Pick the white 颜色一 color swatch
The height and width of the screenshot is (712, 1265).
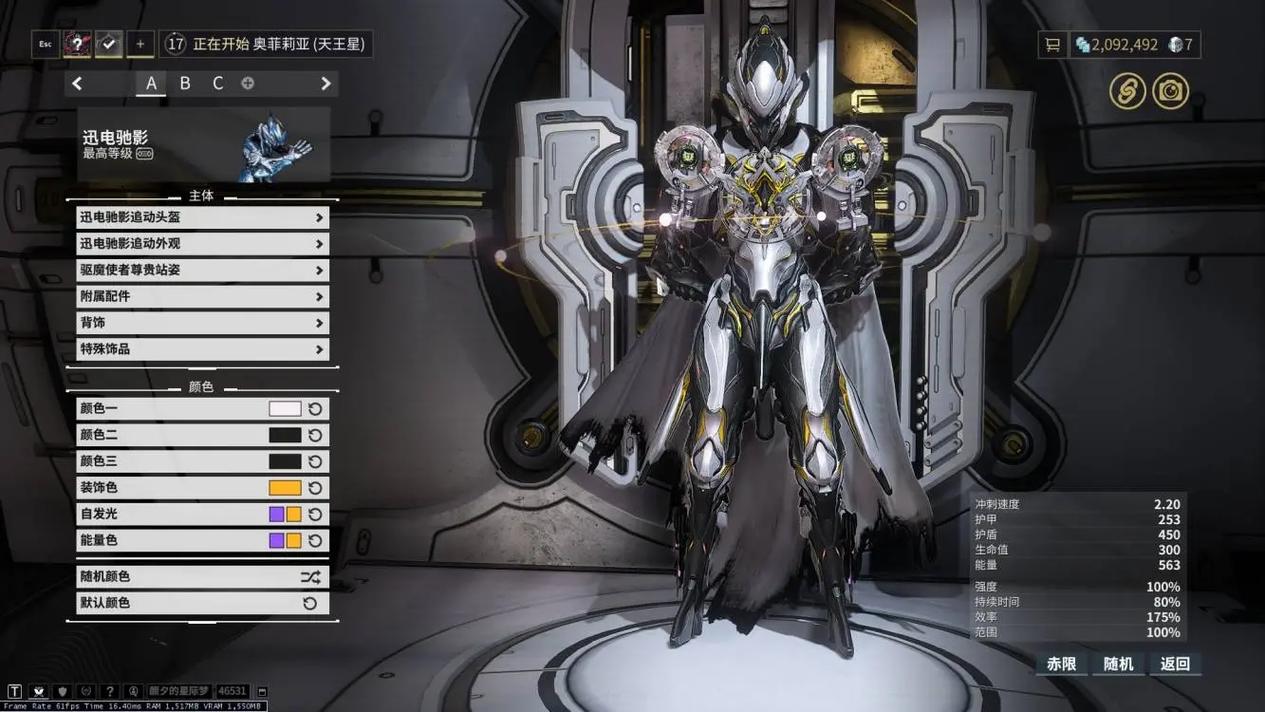[285, 409]
